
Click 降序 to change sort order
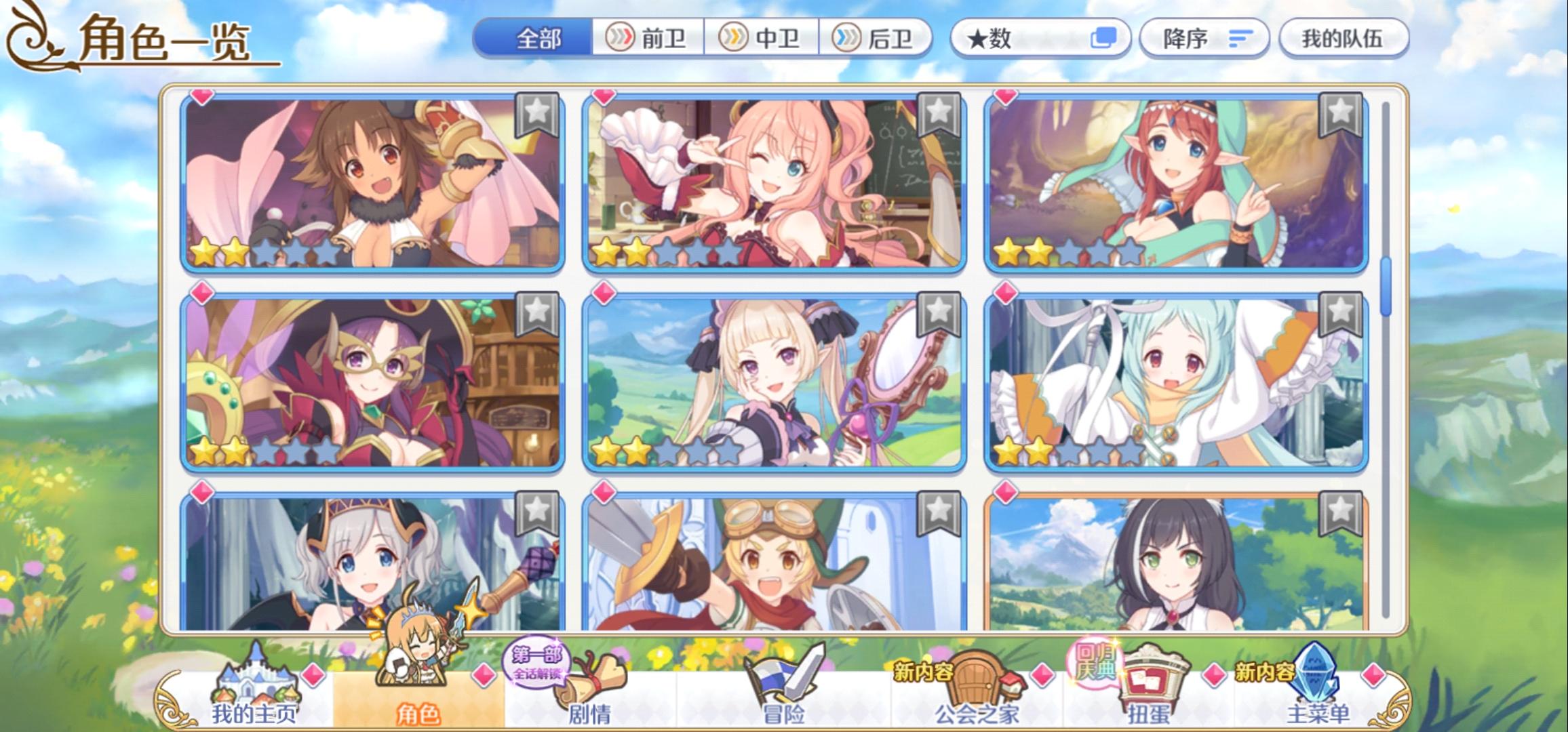pos(1202,39)
